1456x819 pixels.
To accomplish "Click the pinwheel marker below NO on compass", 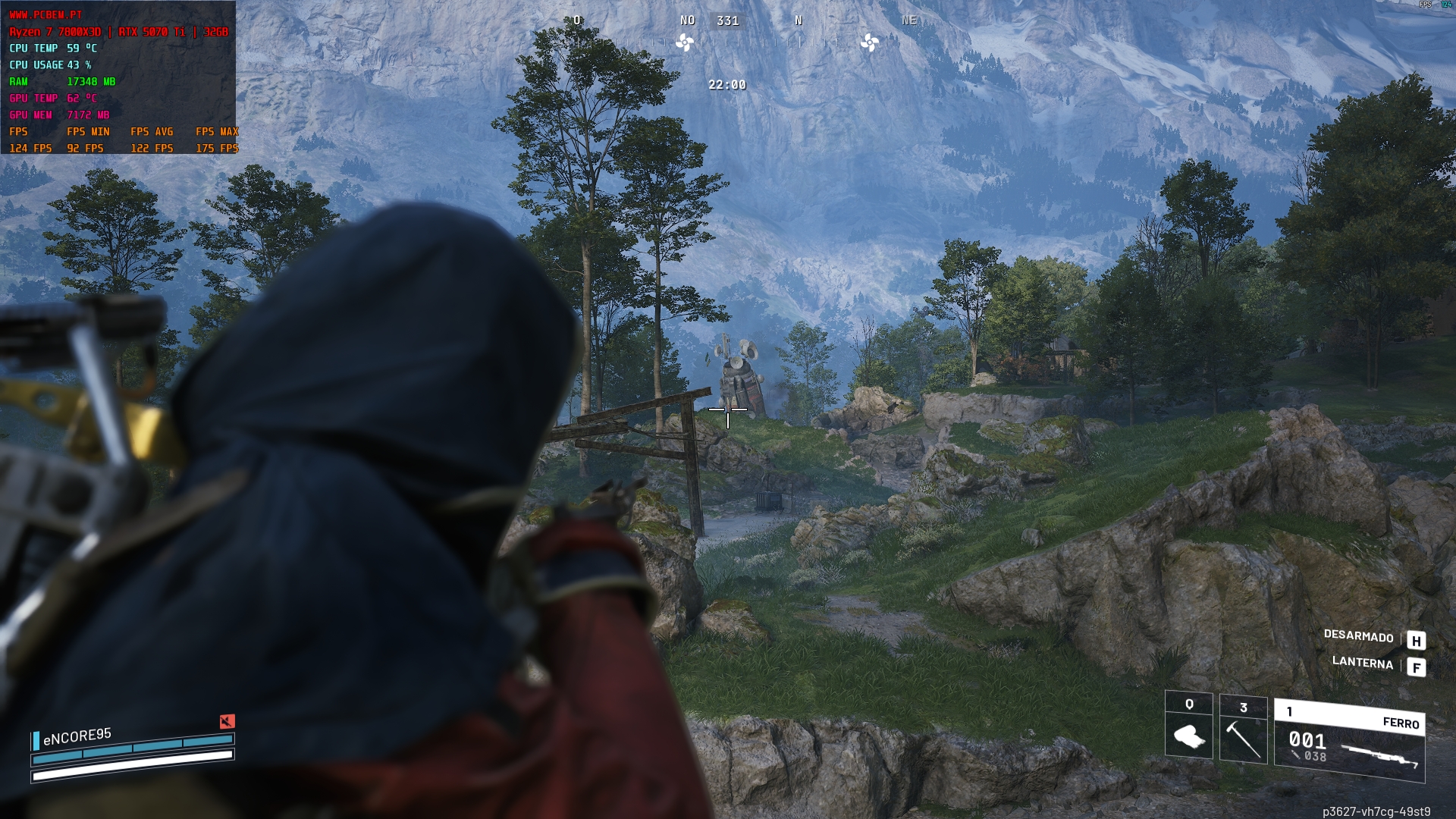I will [x=685, y=42].
